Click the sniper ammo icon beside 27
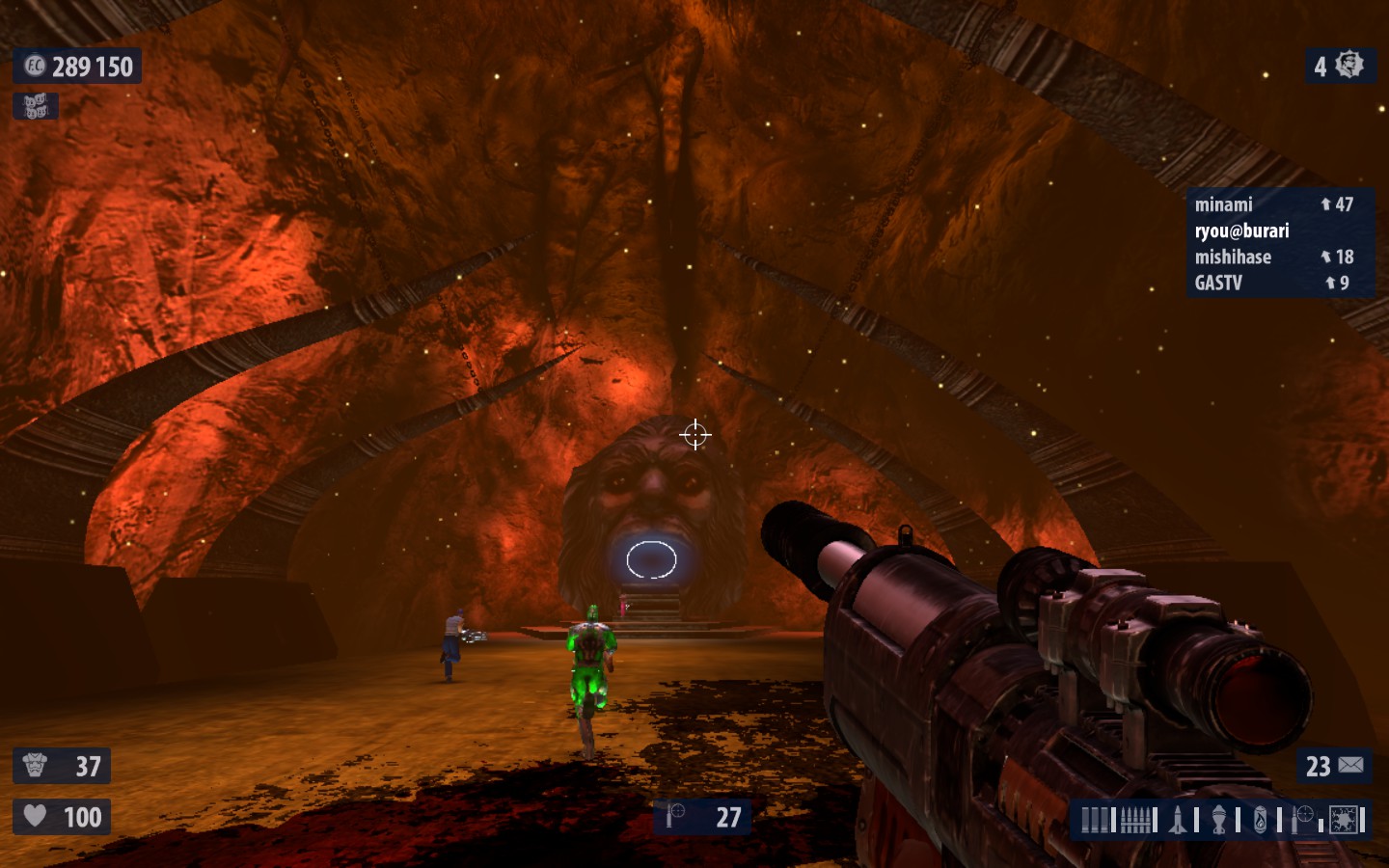The image size is (1389, 868). coord(675,817)
